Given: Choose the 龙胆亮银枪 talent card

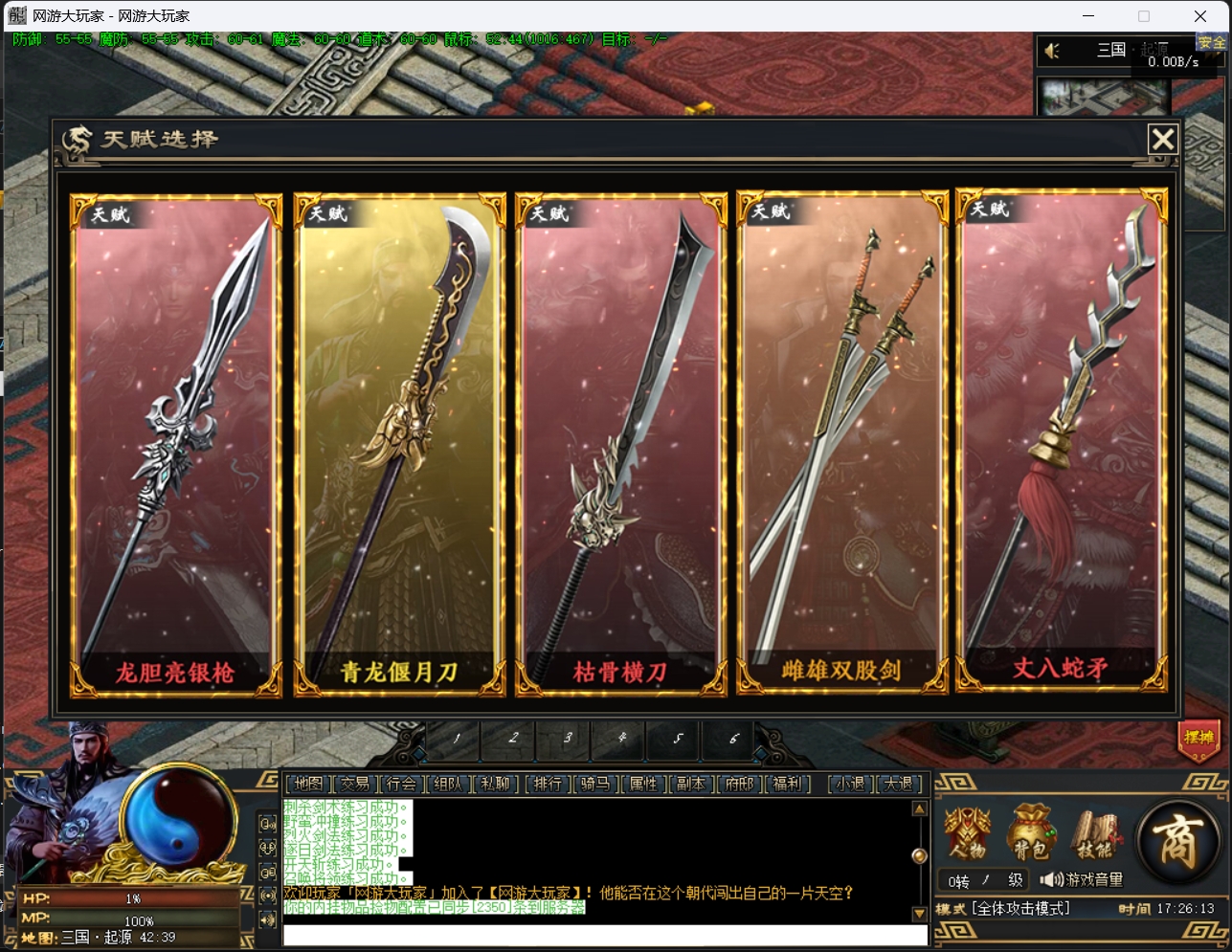Looking at the screenshot, I should 176,445.
